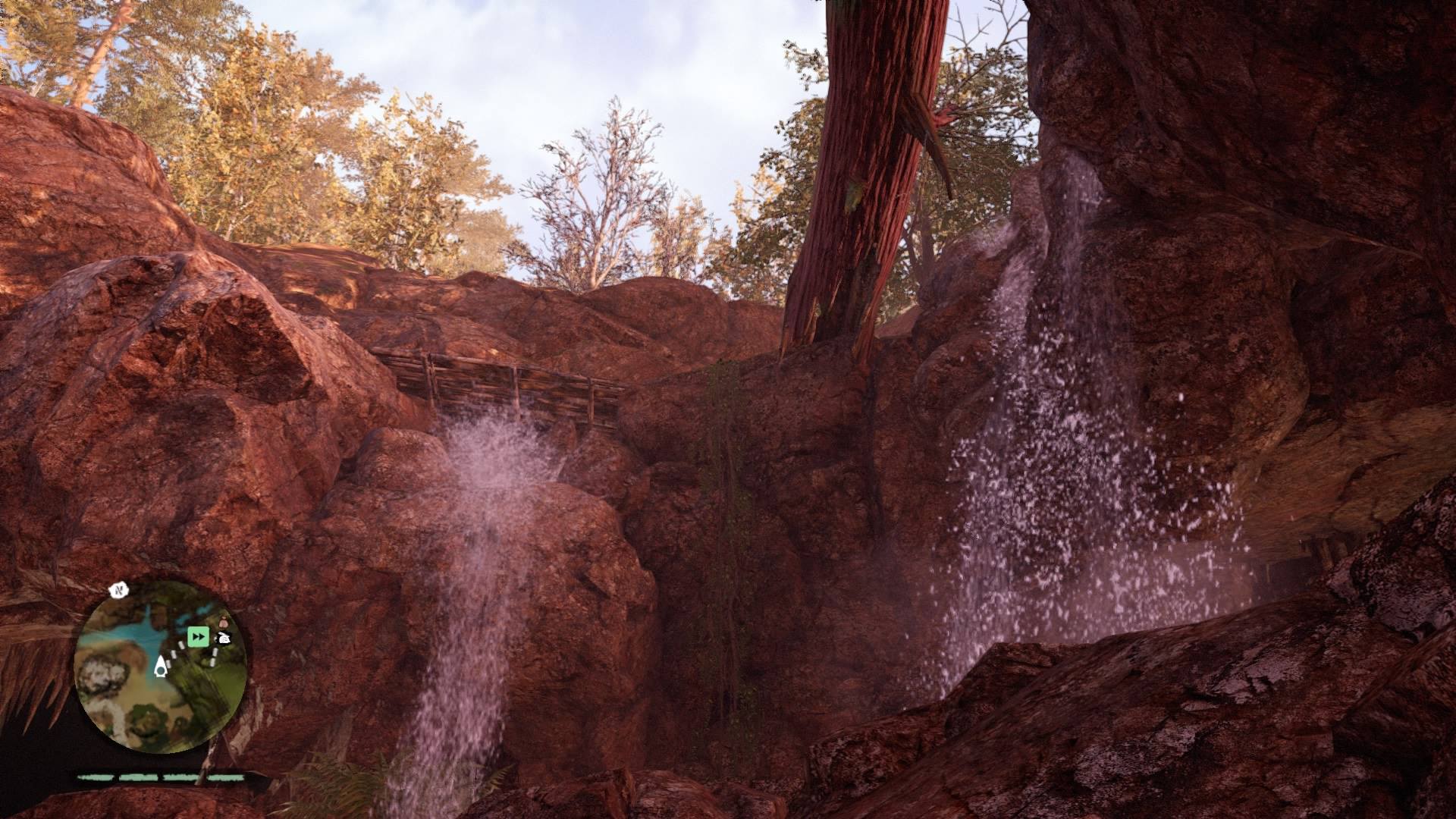Viewport: 1456px width, 819px height.
Task: Select the pink owl marker on minimap
Action: click(224, 622)
